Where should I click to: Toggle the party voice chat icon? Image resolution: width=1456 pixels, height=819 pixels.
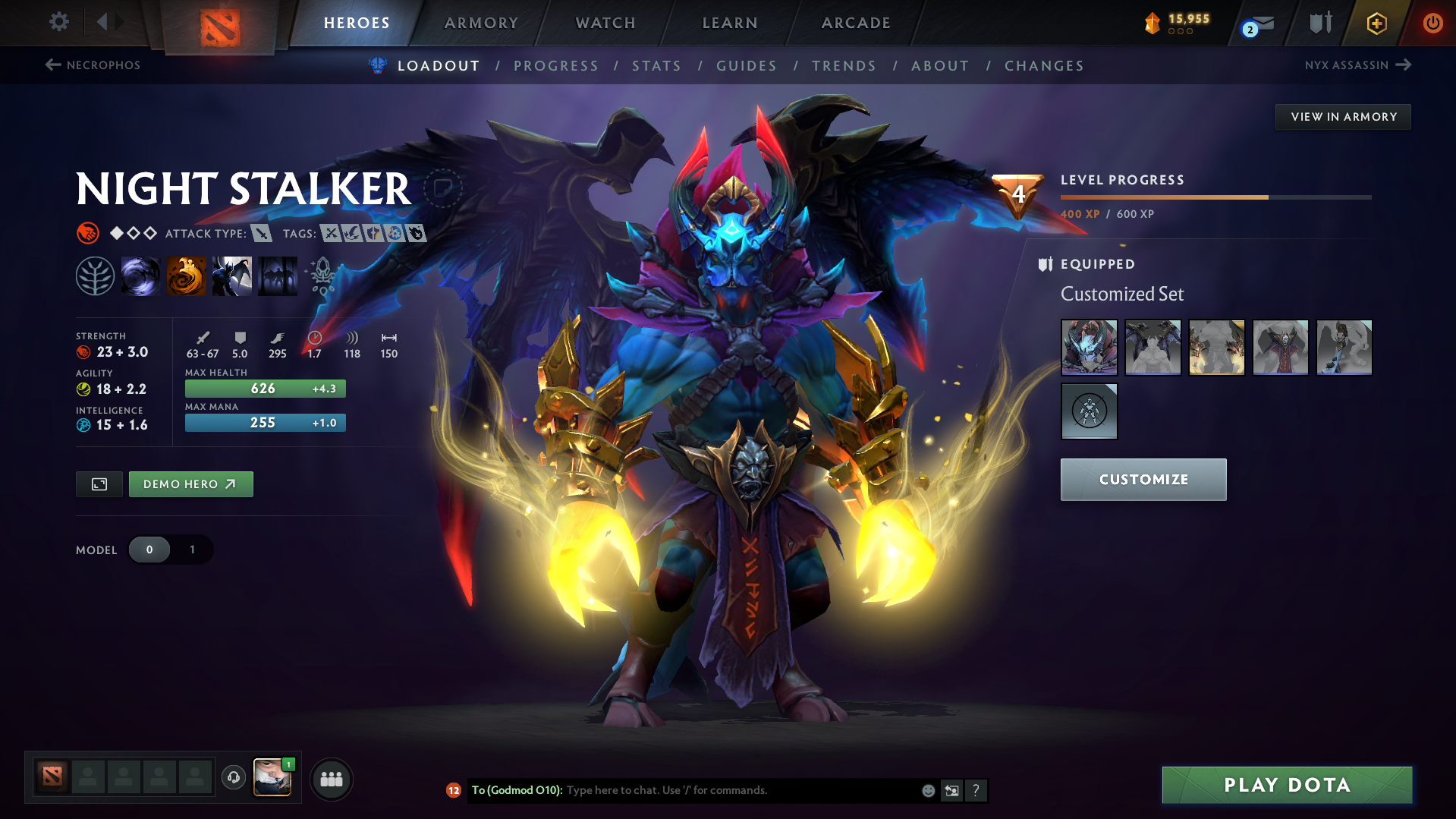(233, 778)
